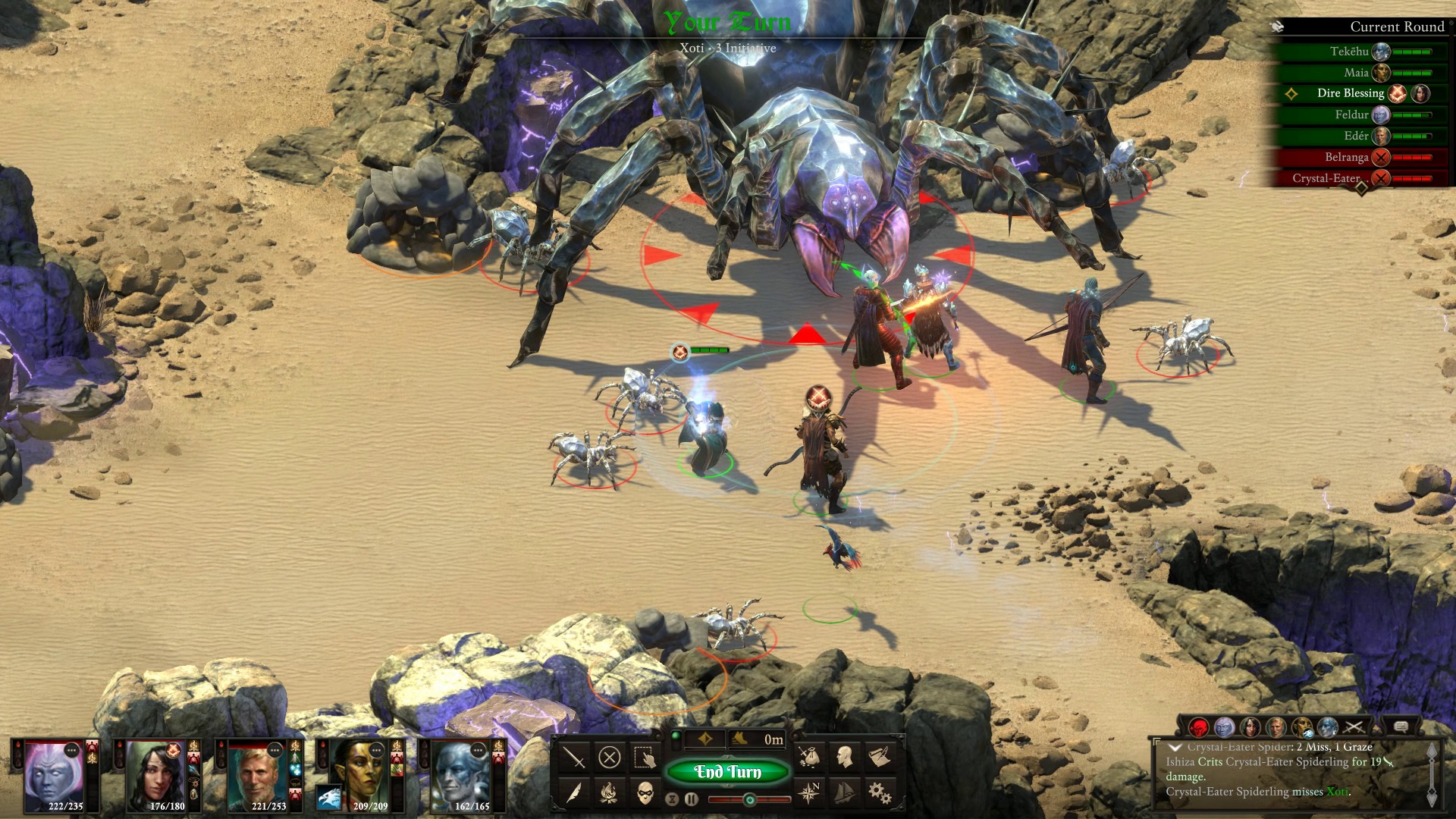Open the chat bubble dialogue log tab

coord(1401,726)
